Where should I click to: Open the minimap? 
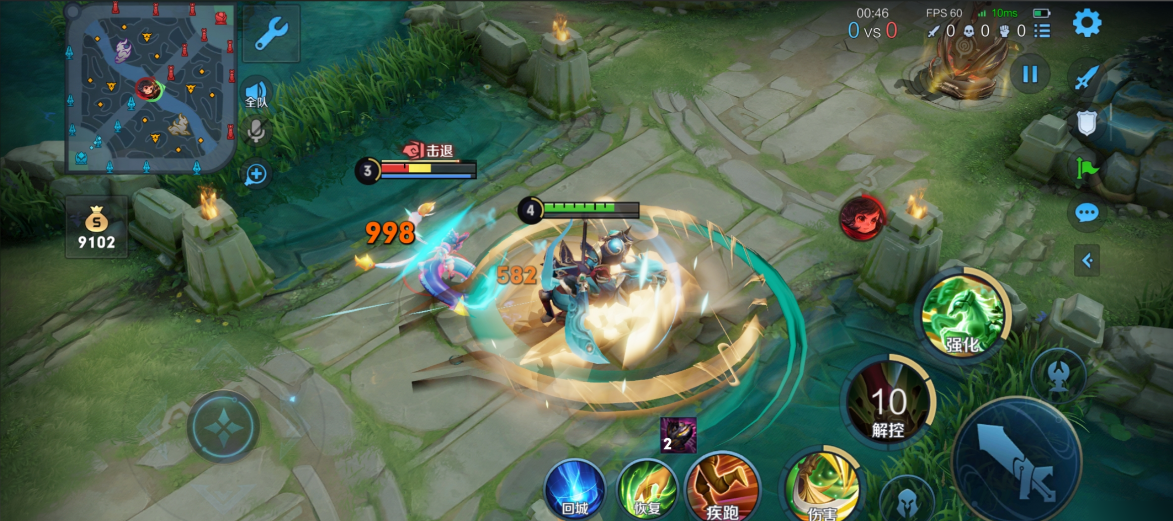click(150, 87)
